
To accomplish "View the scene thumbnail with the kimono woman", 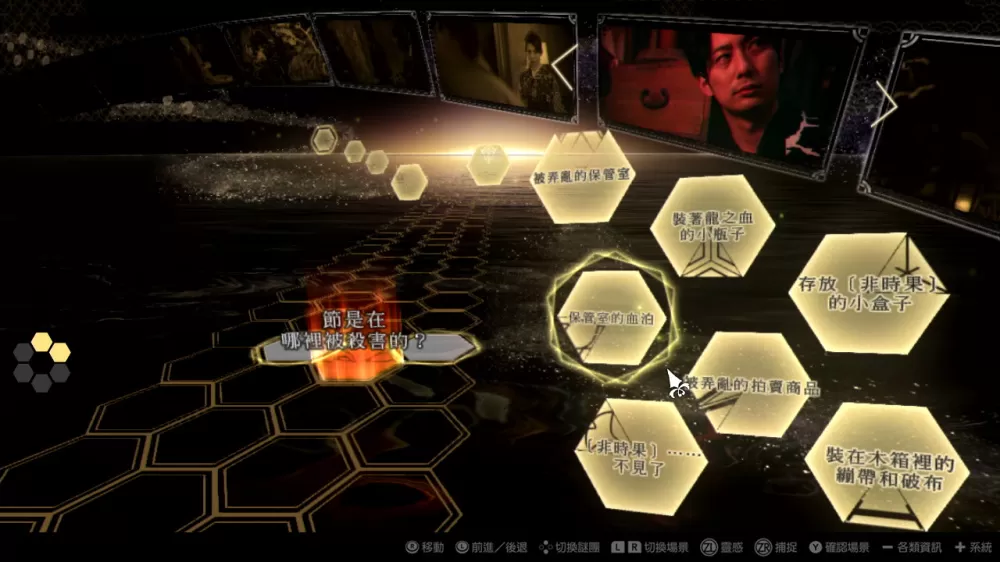I will click(x=503, y=68).
